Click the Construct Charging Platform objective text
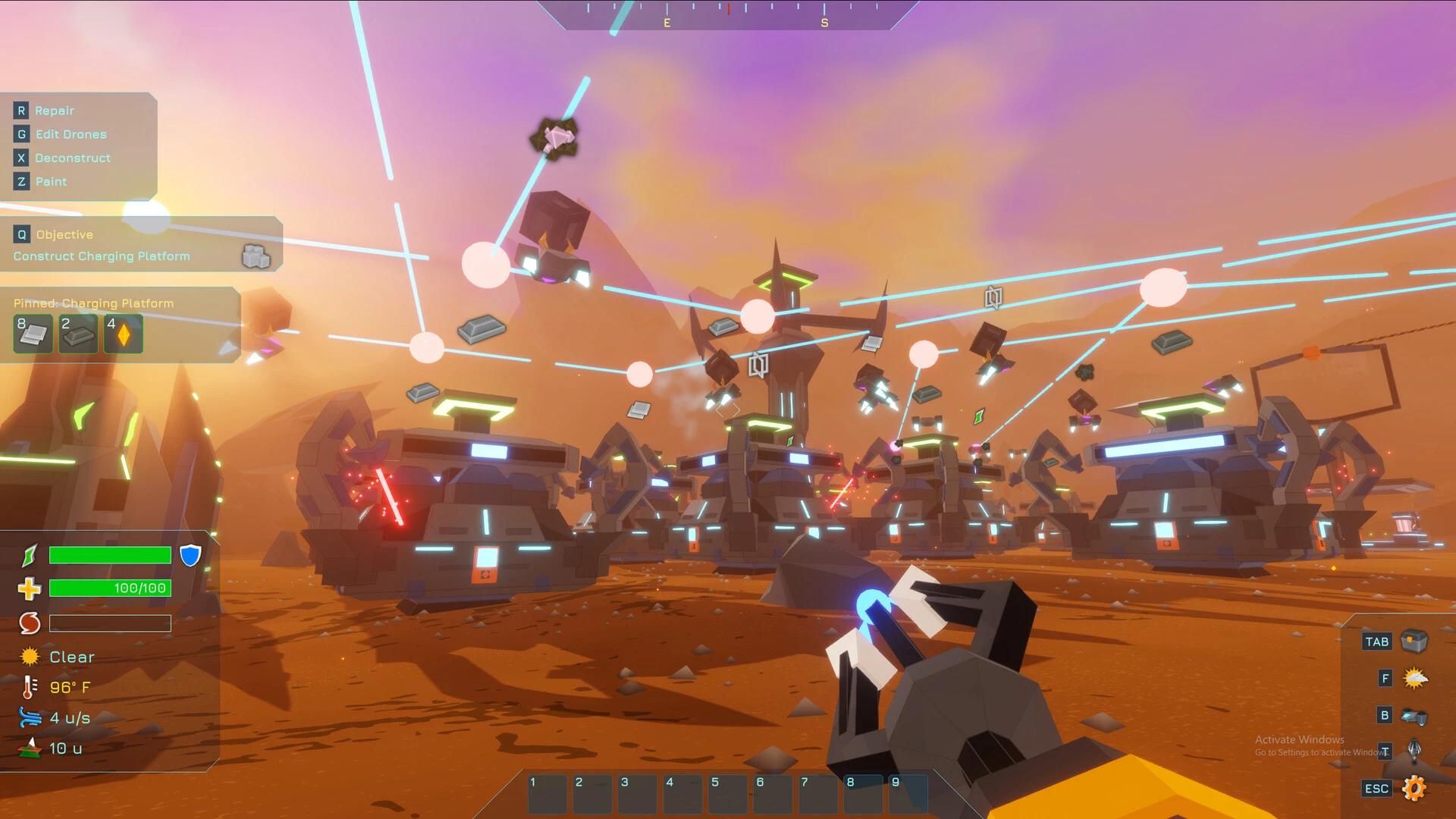The image size is (1456, 819). 99,256
